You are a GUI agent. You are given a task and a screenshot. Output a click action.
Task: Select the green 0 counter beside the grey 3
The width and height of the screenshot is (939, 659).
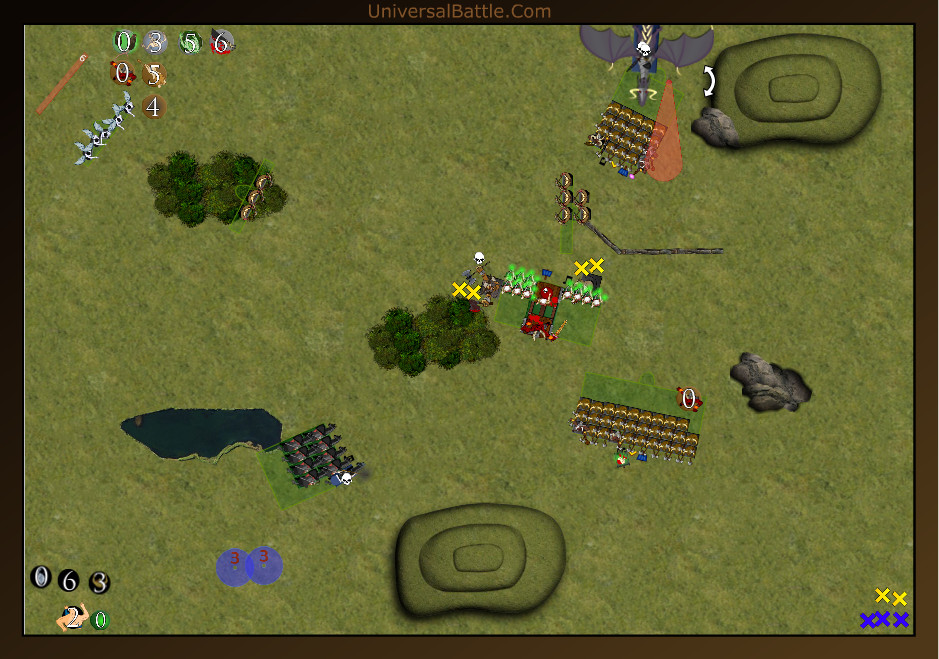(124, 42)
